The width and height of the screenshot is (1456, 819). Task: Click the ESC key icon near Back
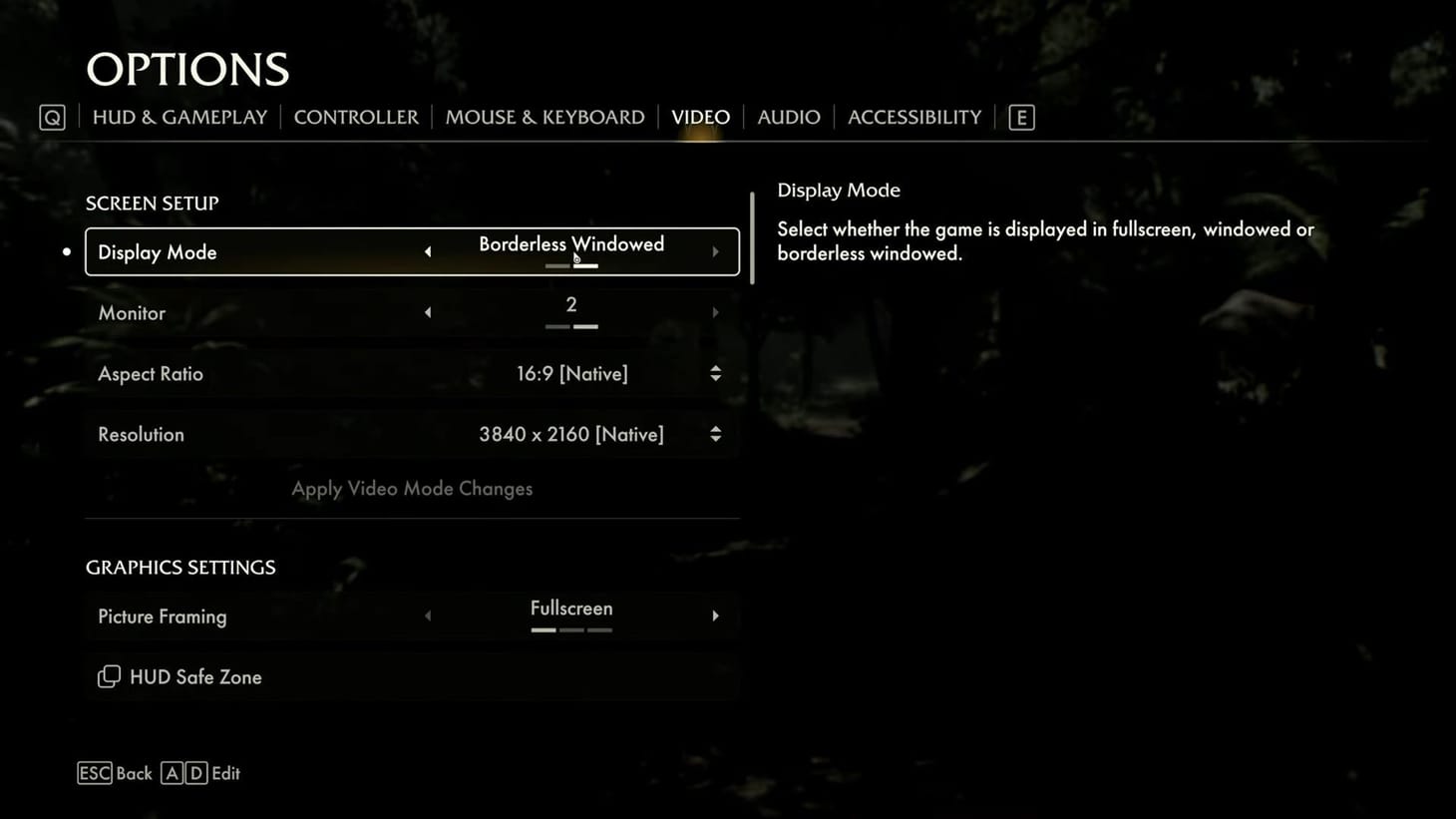[x=95, y=773]
